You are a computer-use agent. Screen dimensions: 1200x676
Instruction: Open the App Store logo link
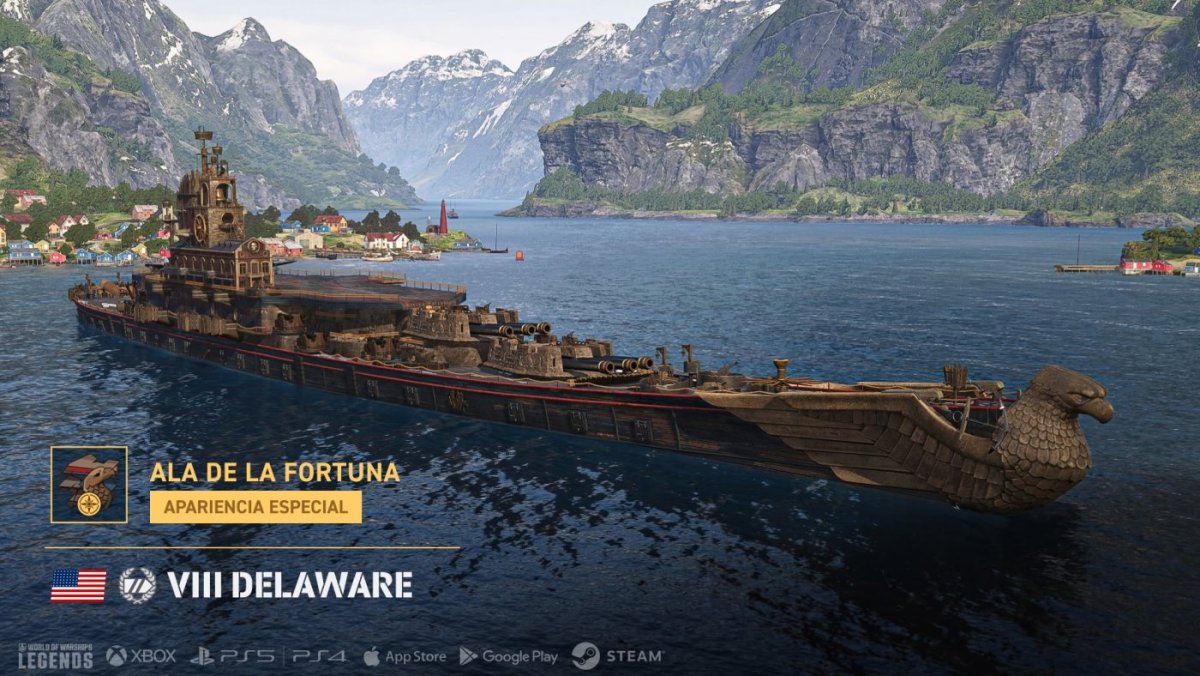coord(404,656)
